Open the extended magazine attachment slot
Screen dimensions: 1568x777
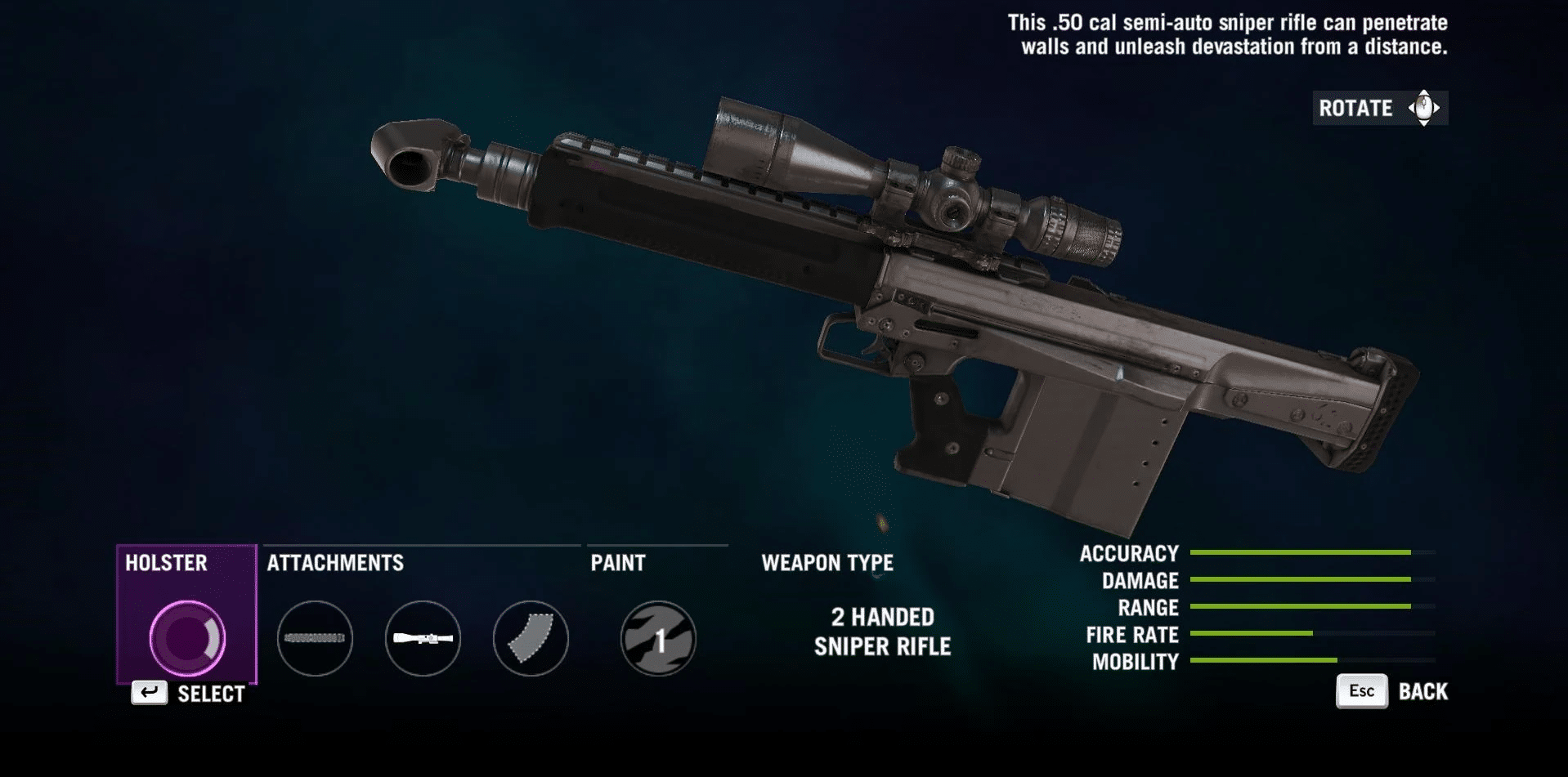point(530,640)
